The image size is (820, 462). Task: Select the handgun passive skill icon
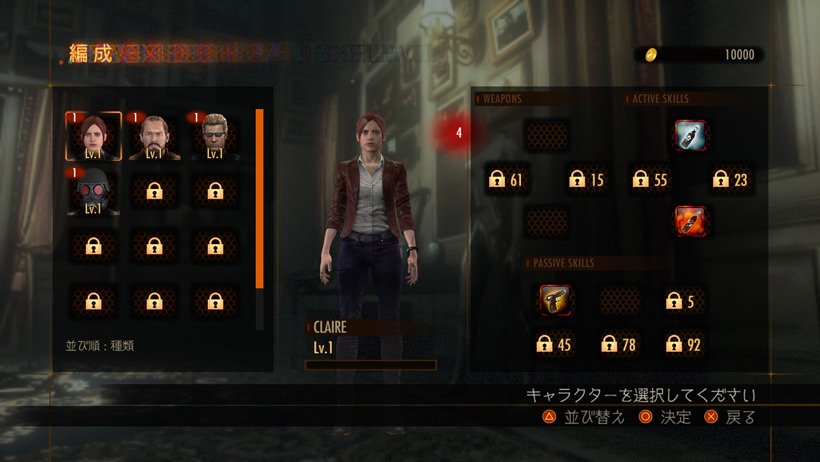(x=556, y=300)
